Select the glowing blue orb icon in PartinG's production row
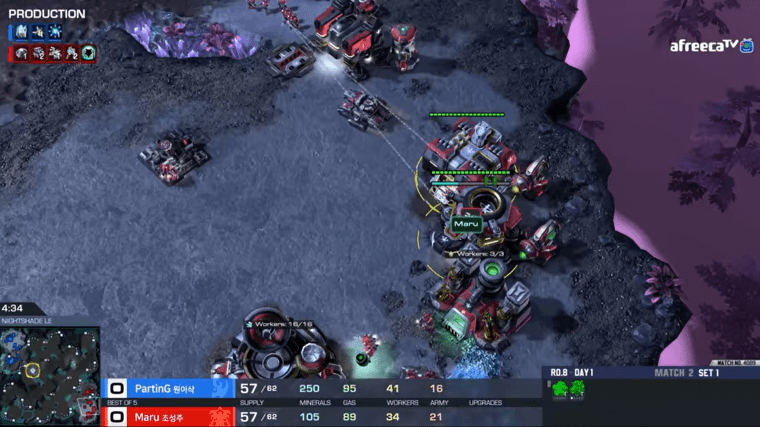The height and width of the screenshot is (427, 760). pyautogui.click(x=55, y=33)
